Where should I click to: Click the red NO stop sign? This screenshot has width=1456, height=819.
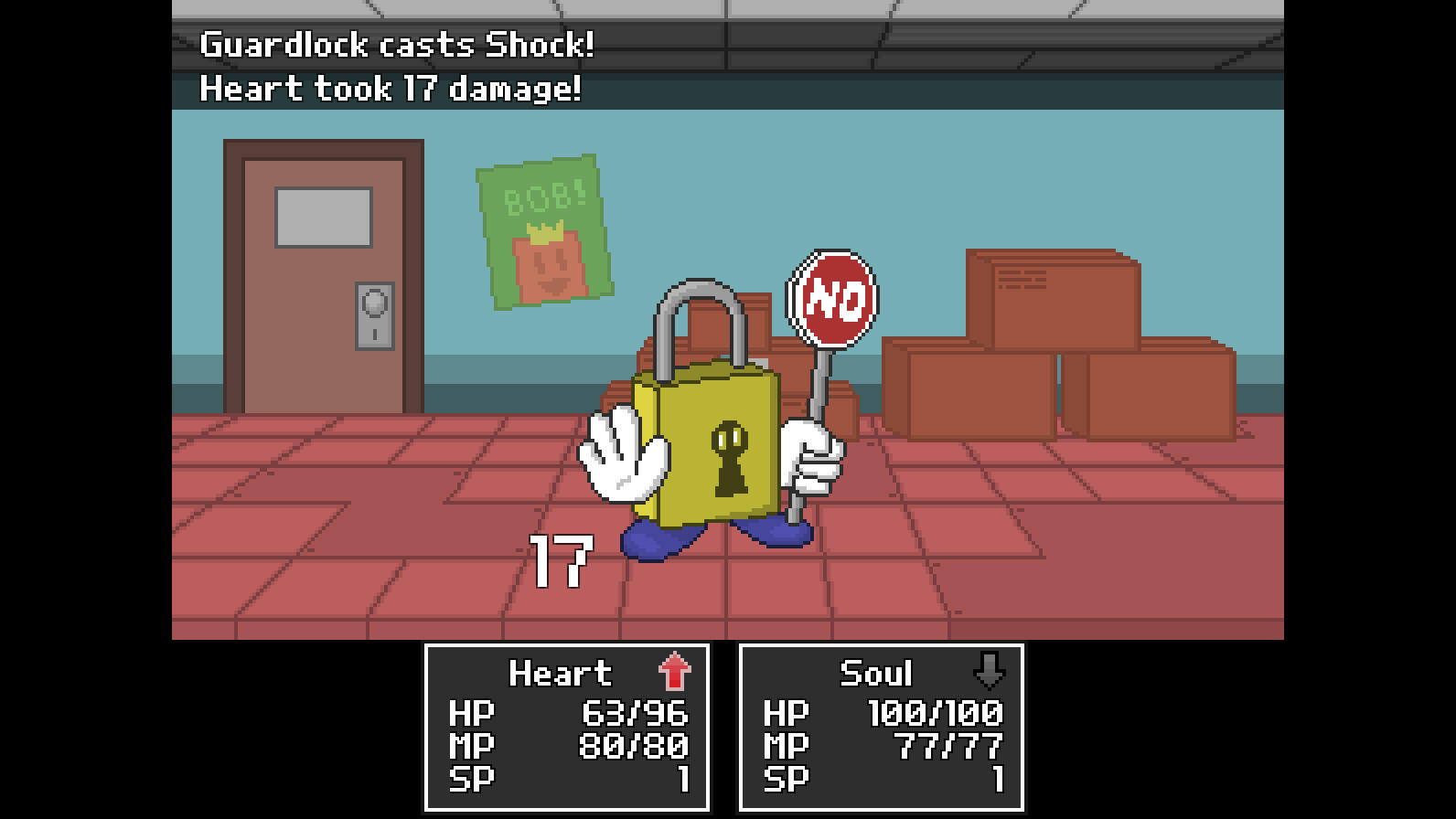coord(834,297)
